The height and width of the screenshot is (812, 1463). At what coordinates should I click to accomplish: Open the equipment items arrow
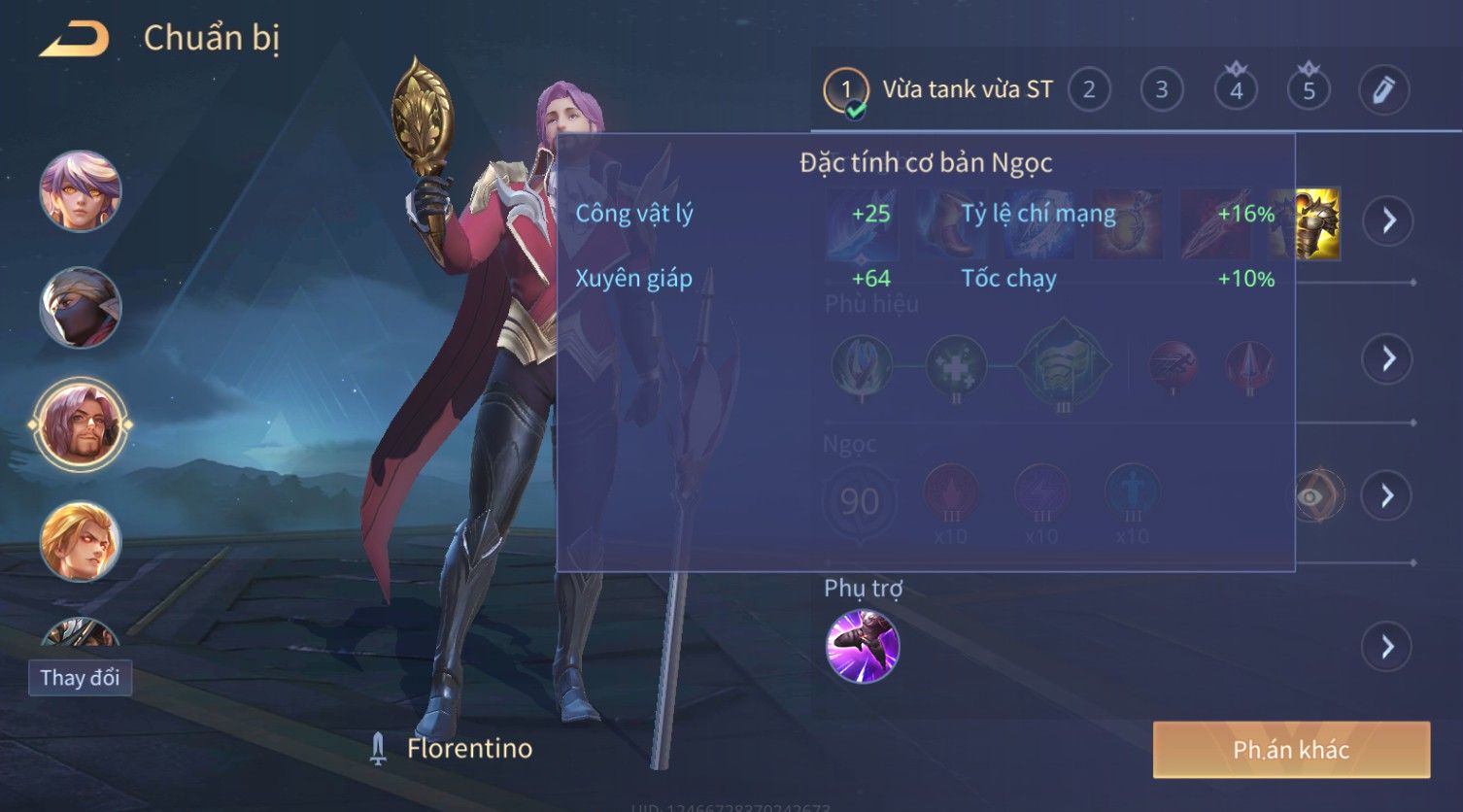pyautogui.click(x=1387, y=220)
